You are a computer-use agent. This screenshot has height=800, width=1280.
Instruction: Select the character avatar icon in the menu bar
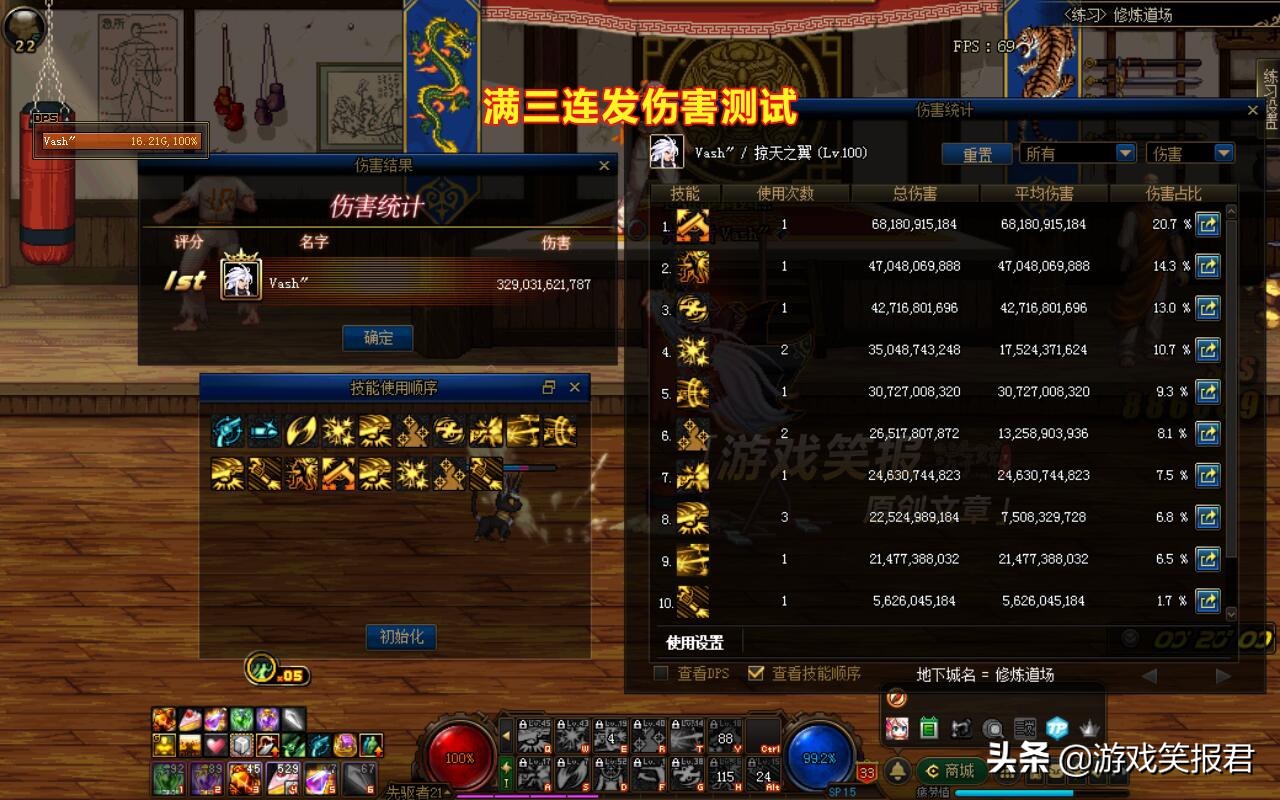[x=898, y=727]
